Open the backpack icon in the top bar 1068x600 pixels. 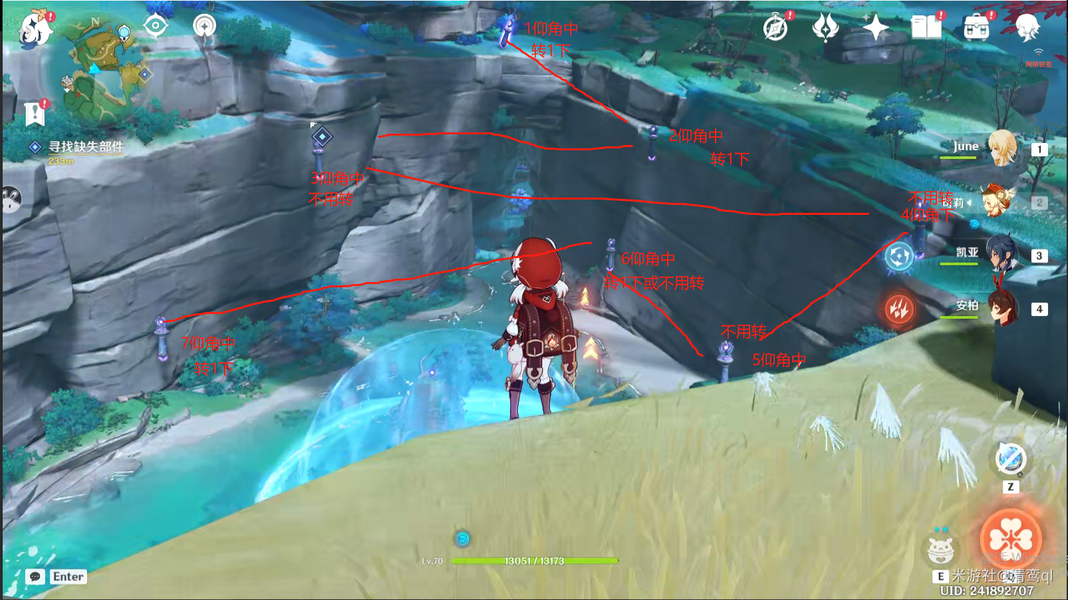(977, 28)
